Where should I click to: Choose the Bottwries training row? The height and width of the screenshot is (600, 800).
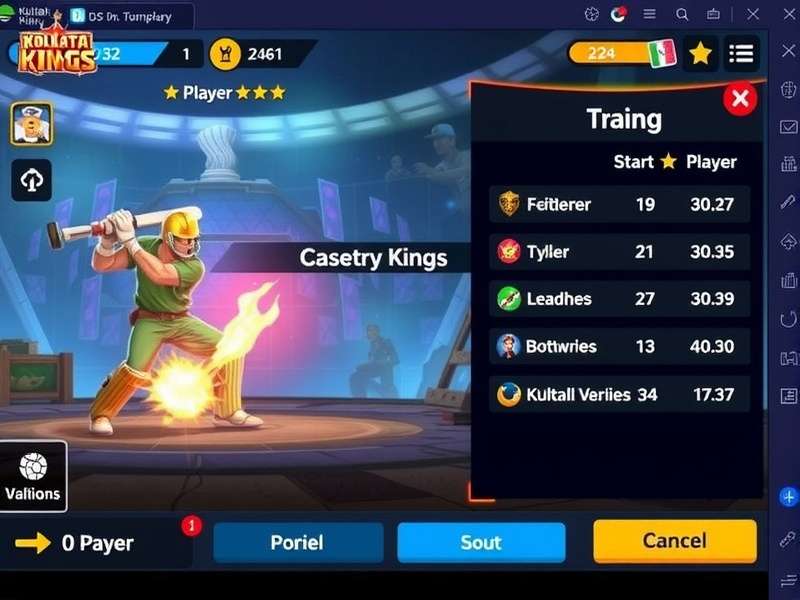(619, 346)
